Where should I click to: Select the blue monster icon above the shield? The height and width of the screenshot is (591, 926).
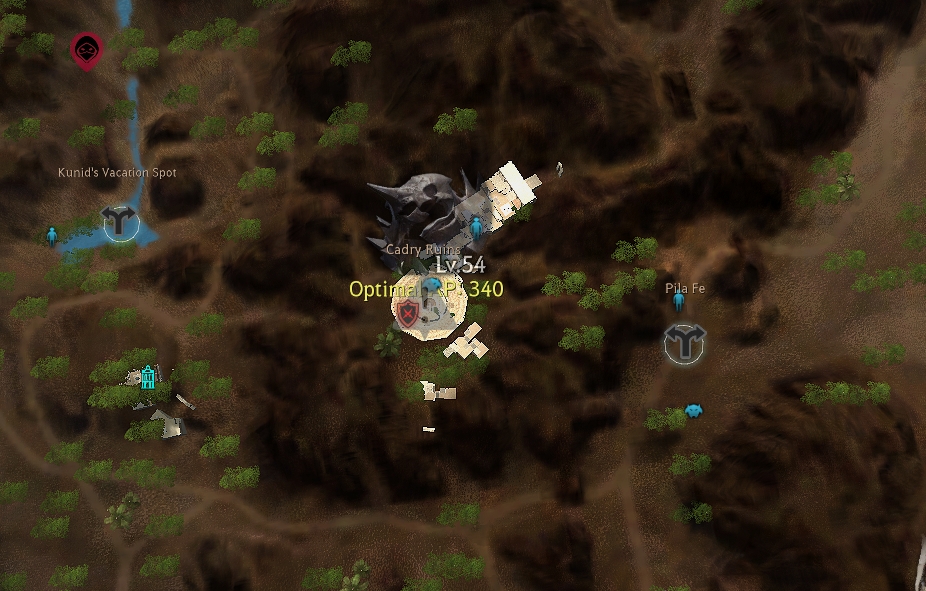[432, 286]
